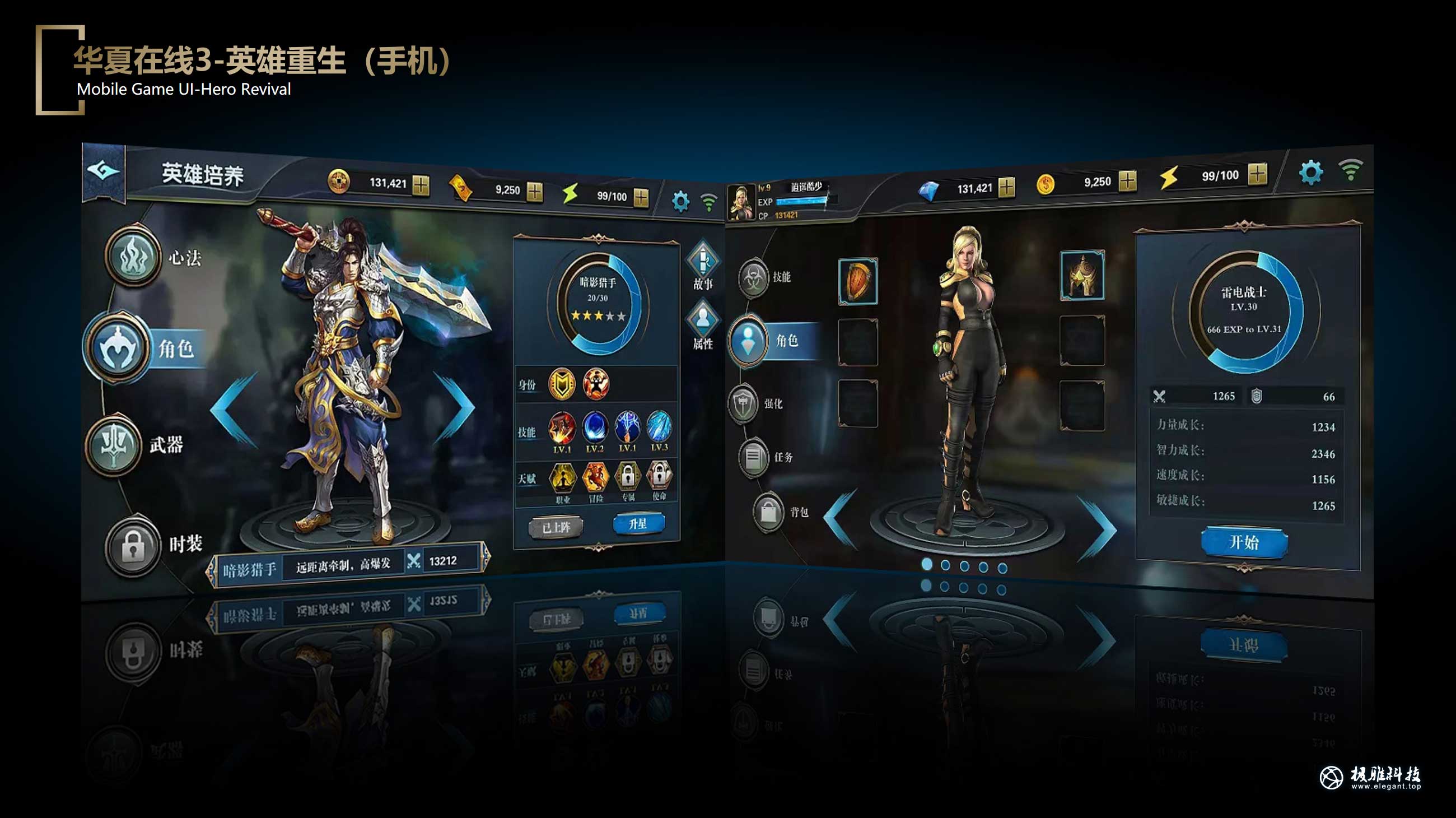Viewport: 1456px width, 818px height.
Task: Click the blue 开始 start button
Action: (1244, 542)
